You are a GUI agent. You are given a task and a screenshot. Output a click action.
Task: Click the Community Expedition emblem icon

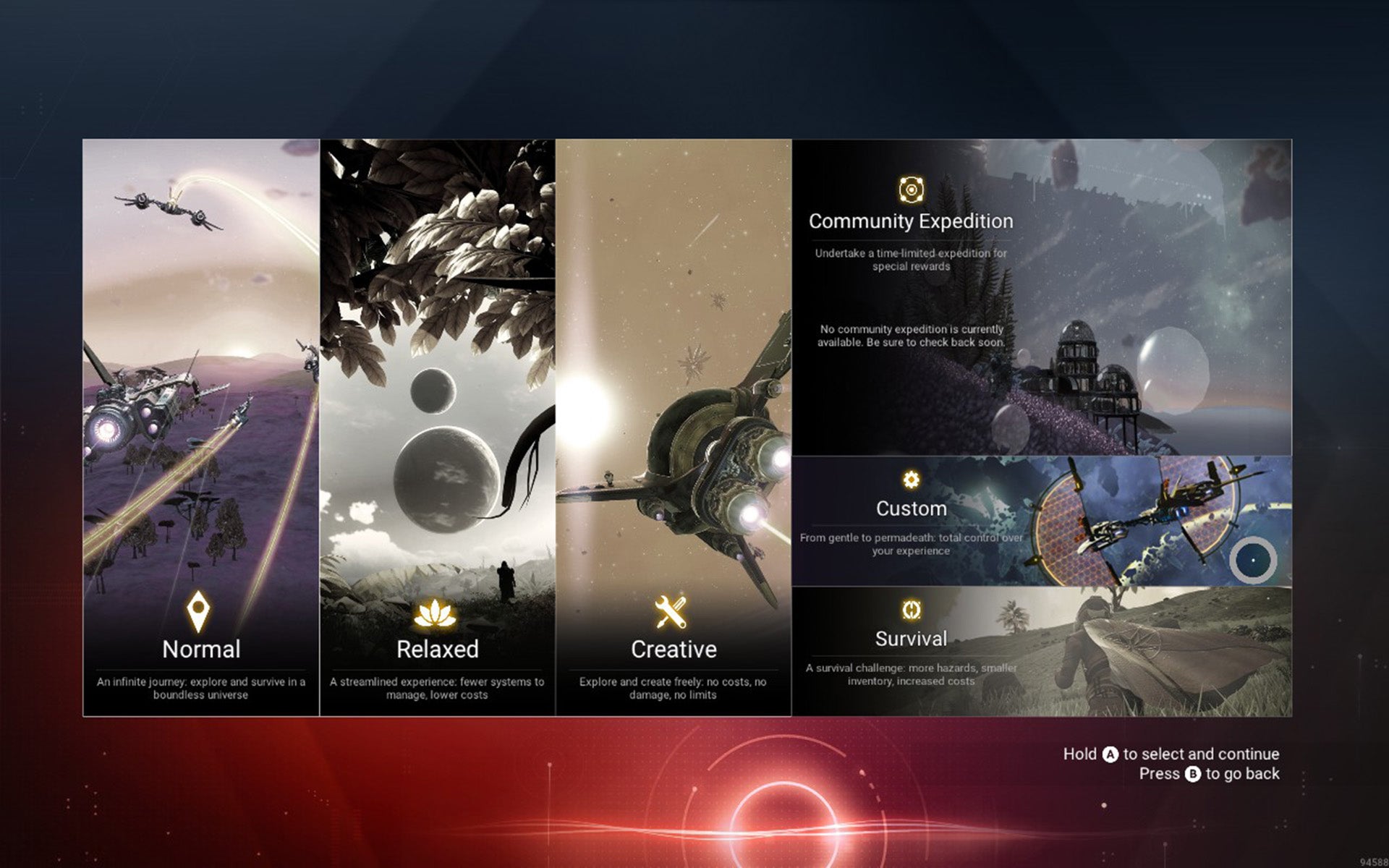point(911,191)
